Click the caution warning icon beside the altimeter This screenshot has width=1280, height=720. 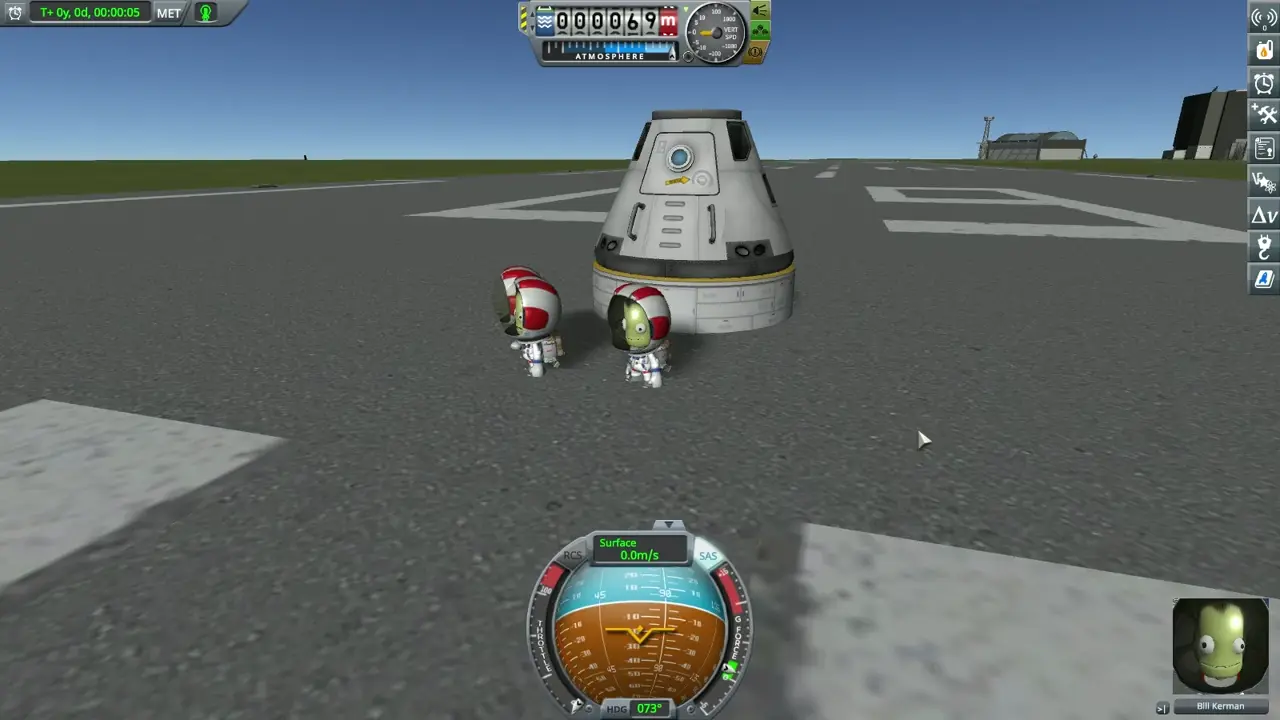coord(757,53)
